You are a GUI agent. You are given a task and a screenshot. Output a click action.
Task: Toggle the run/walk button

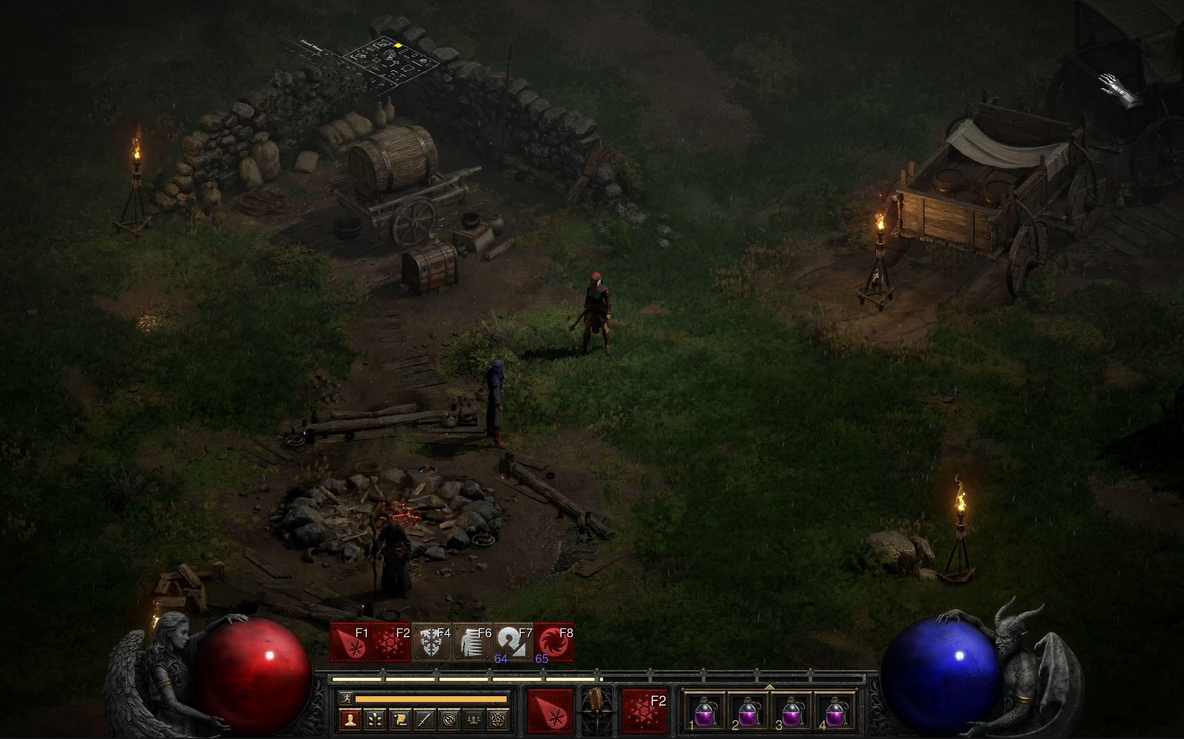click(x=347, y=699)
